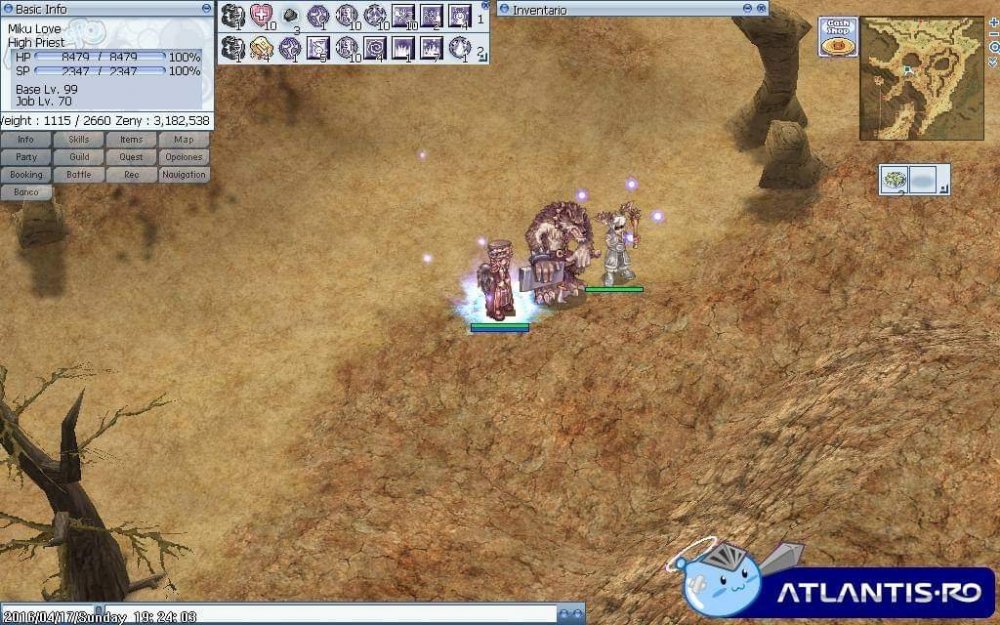Click the chat input bar
1000x625 pixels.
point(280,614)
